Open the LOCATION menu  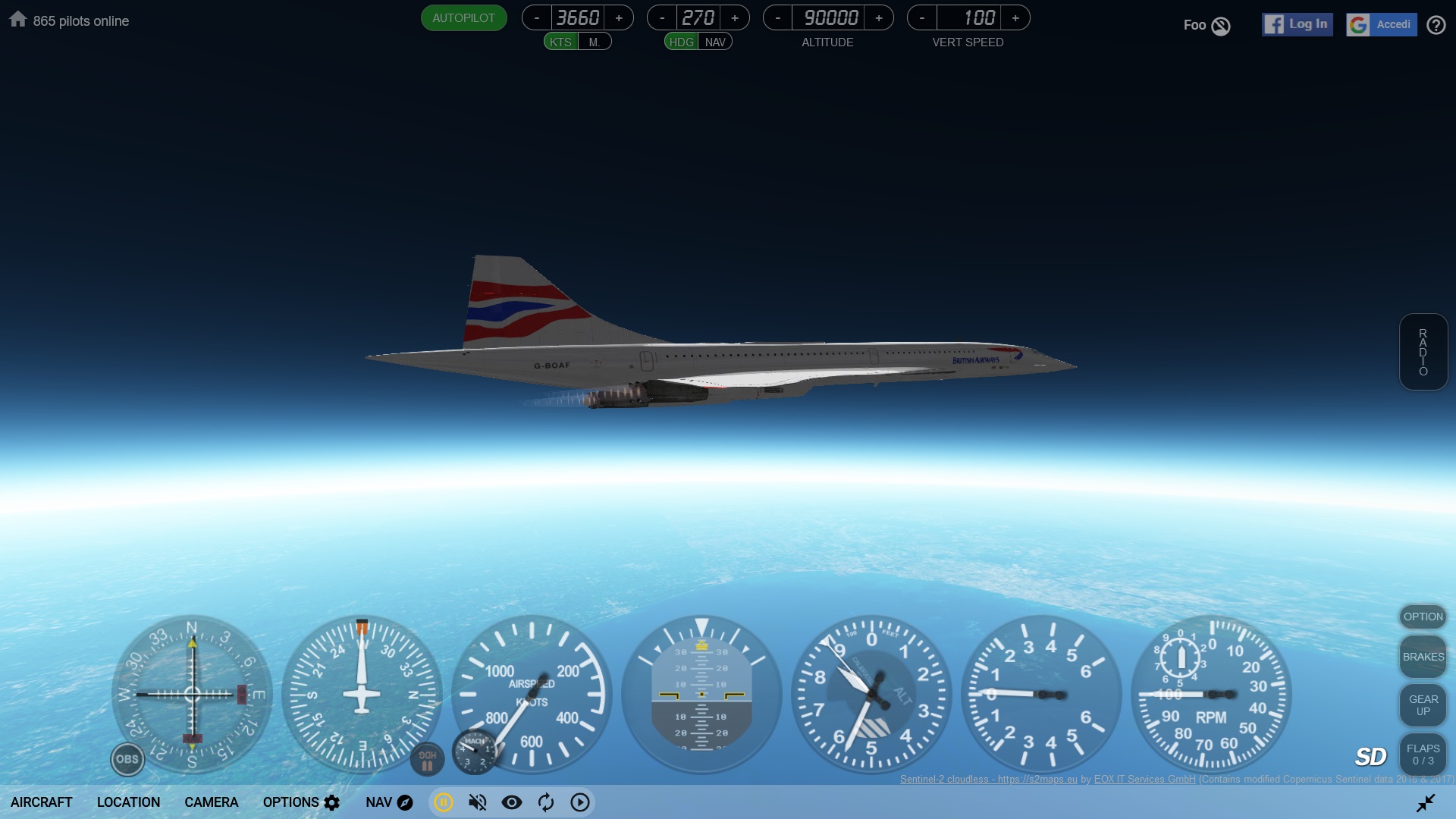(128, 802)
